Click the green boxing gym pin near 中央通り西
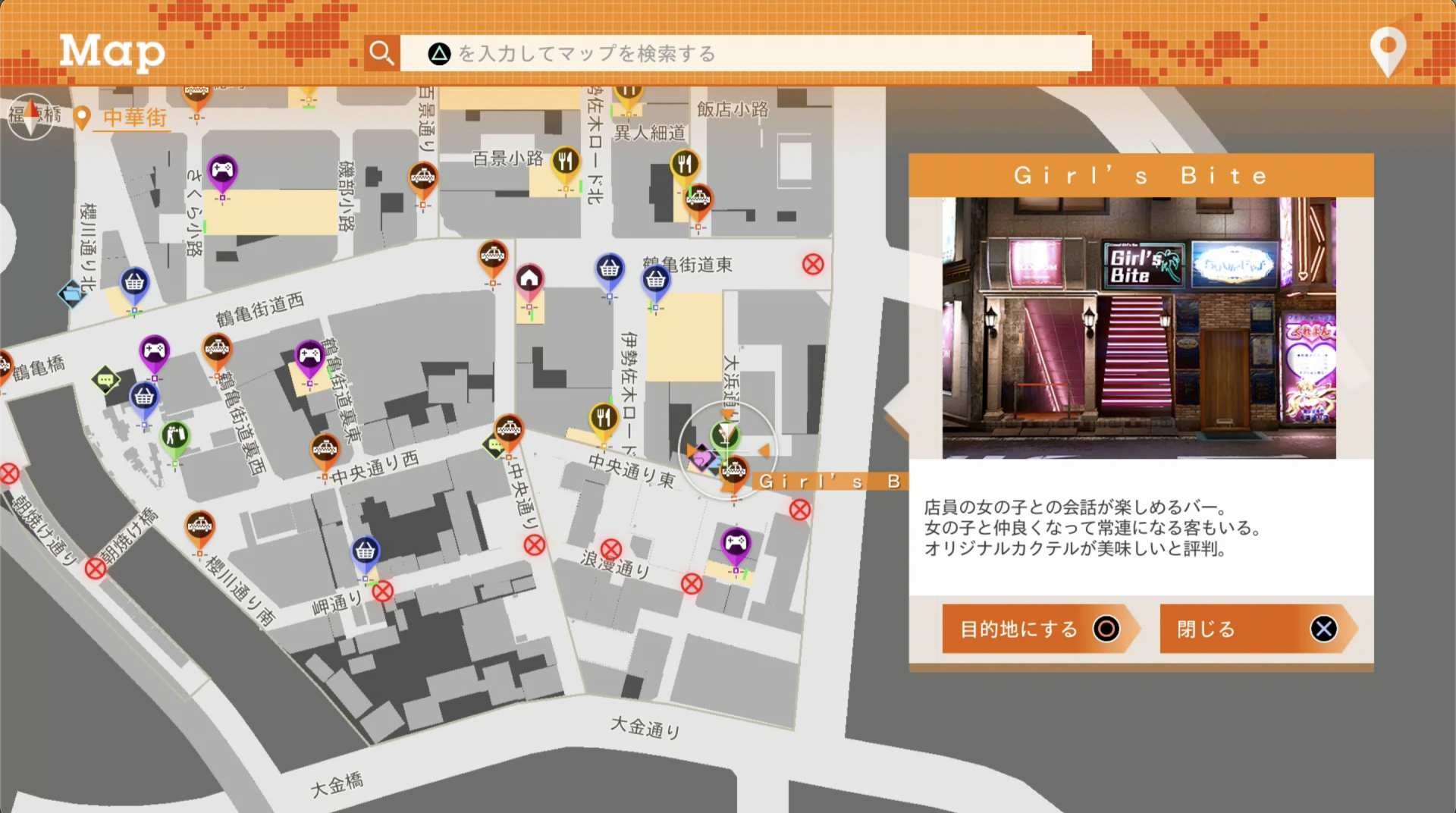Viewport: 1456px width, 813px height. click(176, 436)
